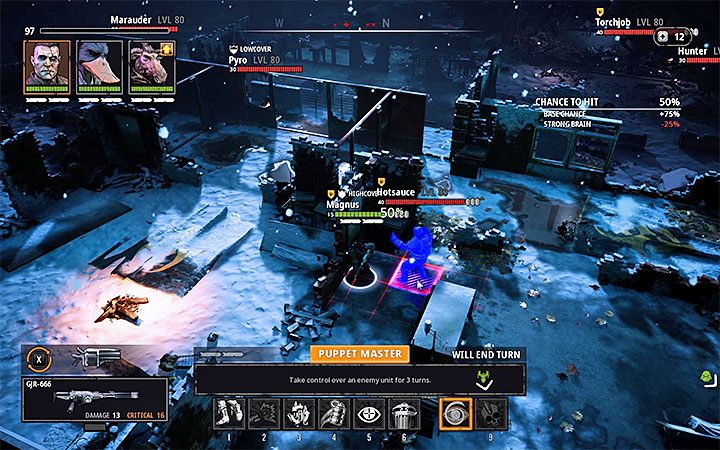
Task: Choose the skull ability in slot 9
Action: point(490,413)
